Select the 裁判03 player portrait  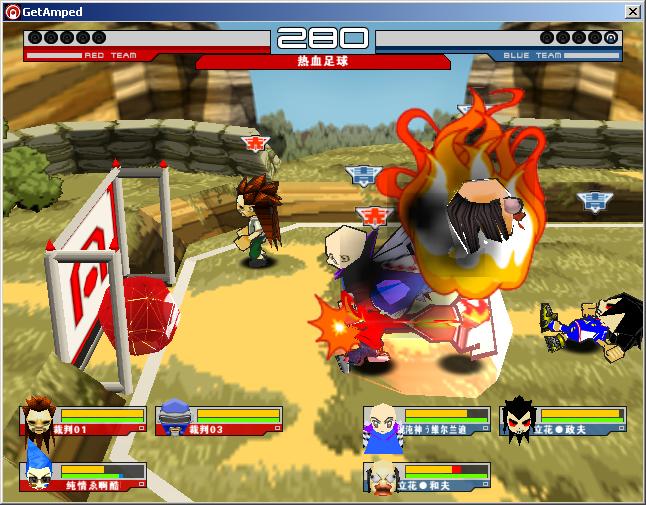[x=174, y=418]
